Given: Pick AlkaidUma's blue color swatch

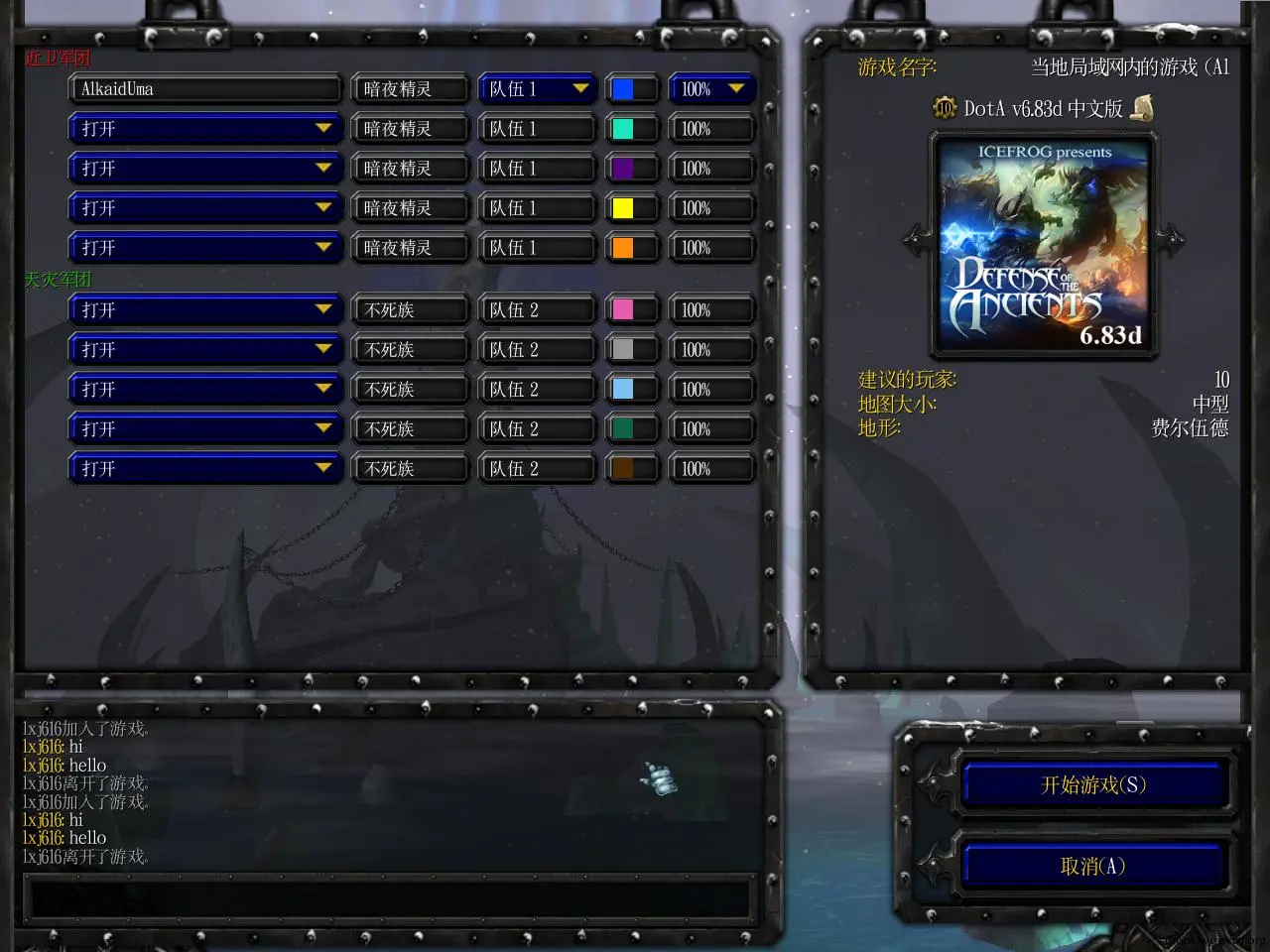Looking at the screenshot, I should coord(623,89).
